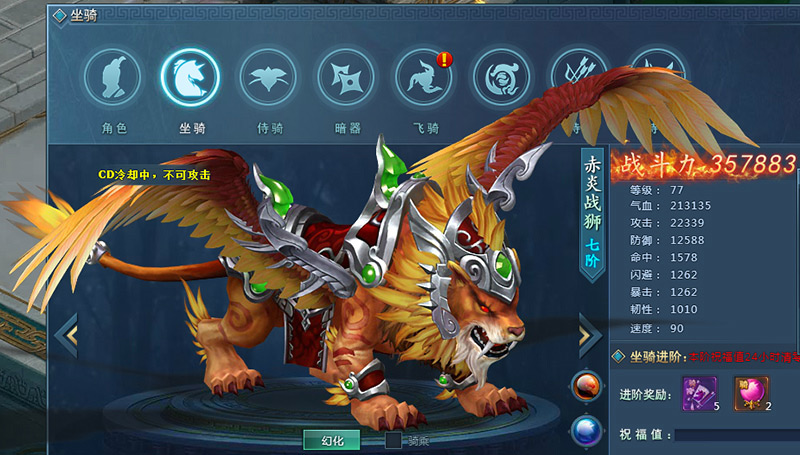The height and width of the screenshot is (455, 800).
Task: Open the crossed arrows tab
Action: point(578,78)
